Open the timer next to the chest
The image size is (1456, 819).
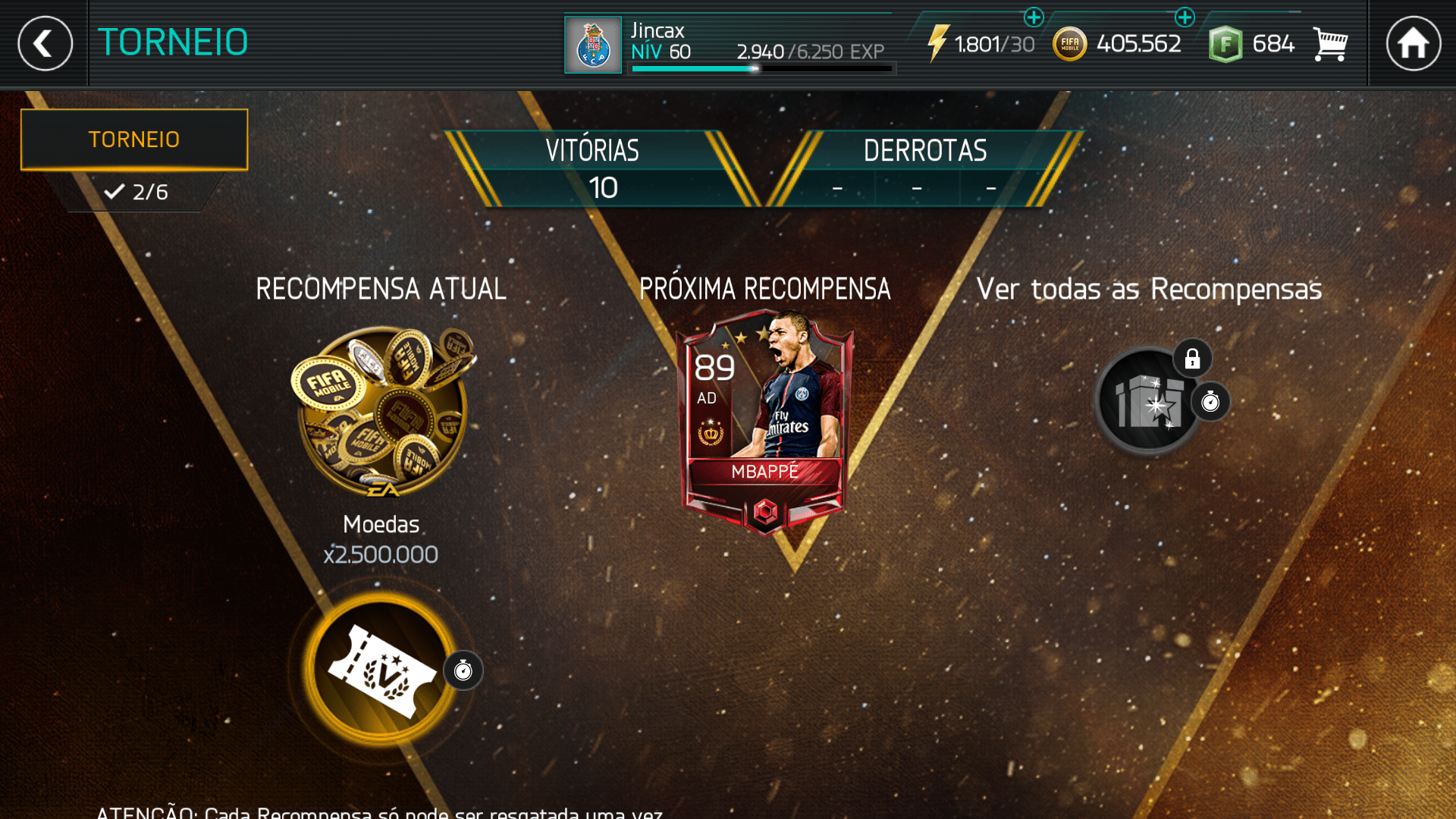pyautogui.click(x=1210, y=403)
